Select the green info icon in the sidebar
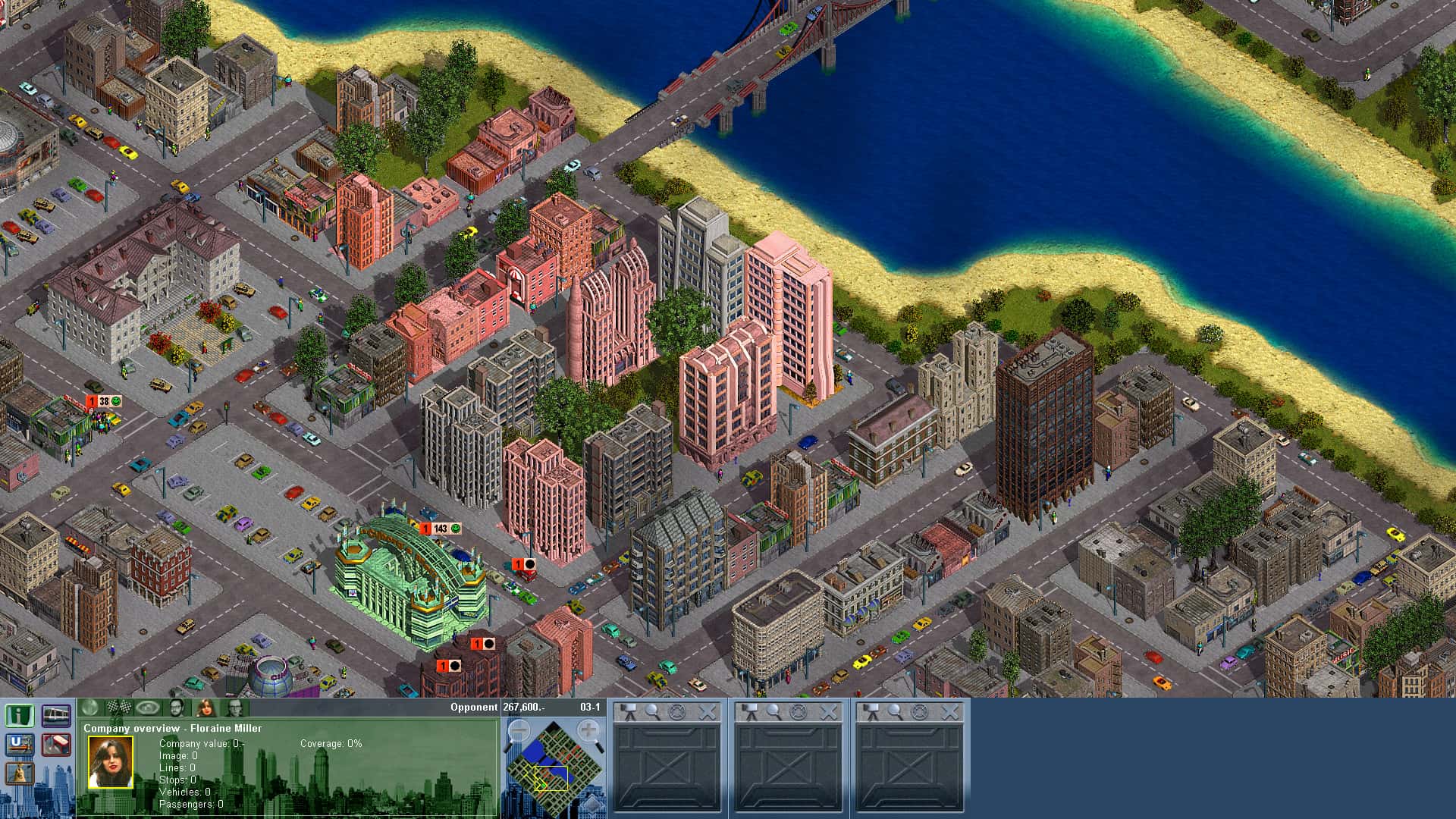Viewport: 1456px width, 819px height. tap(20, 716)
